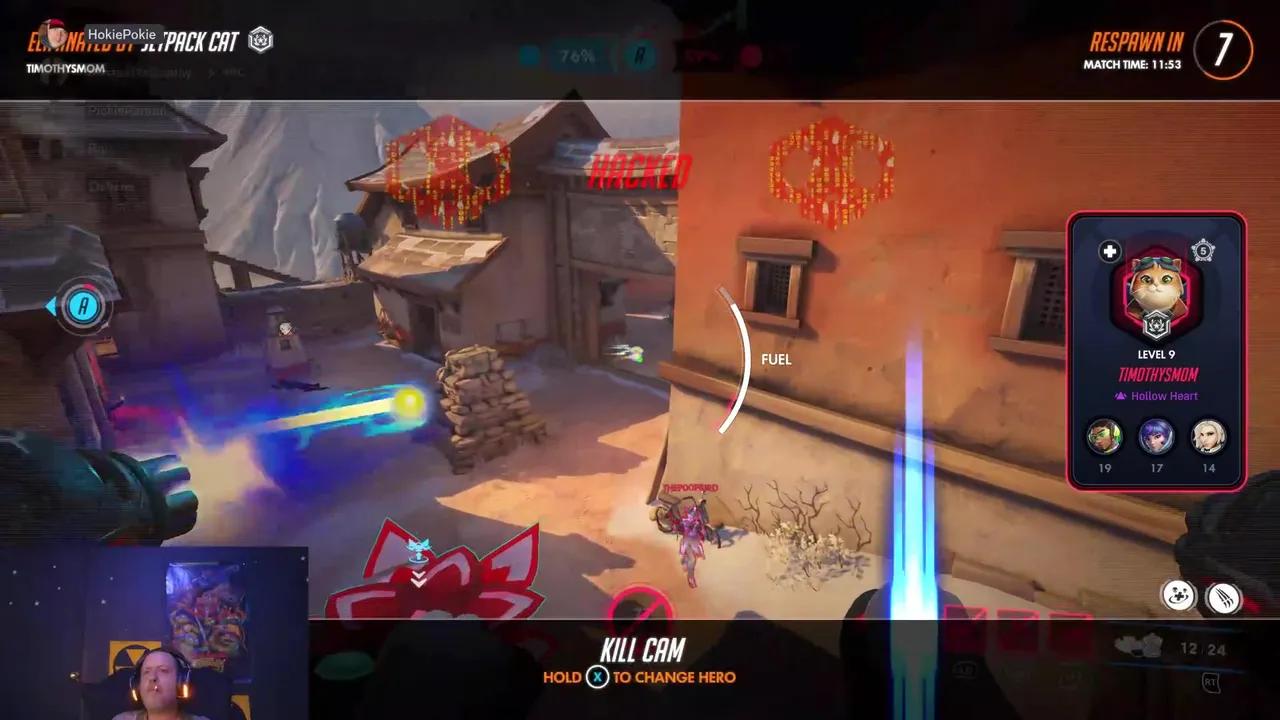Click the pounce ability icon near the ammo counter

[1178, 596]
